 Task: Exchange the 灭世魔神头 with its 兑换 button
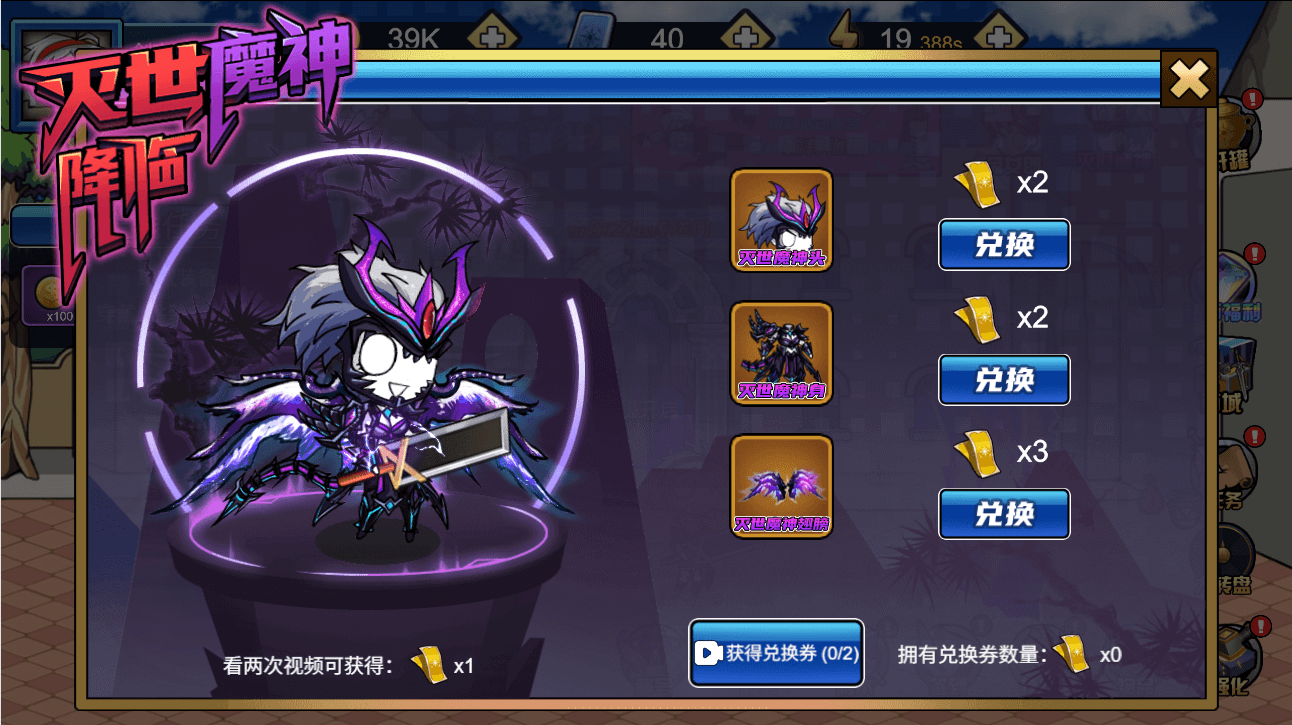pos(1004,245)
